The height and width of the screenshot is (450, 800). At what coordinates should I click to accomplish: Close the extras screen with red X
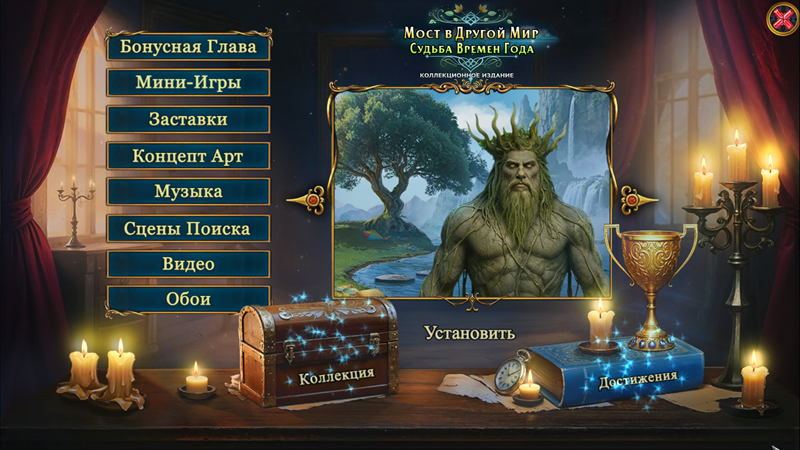[x=781, y=18]
